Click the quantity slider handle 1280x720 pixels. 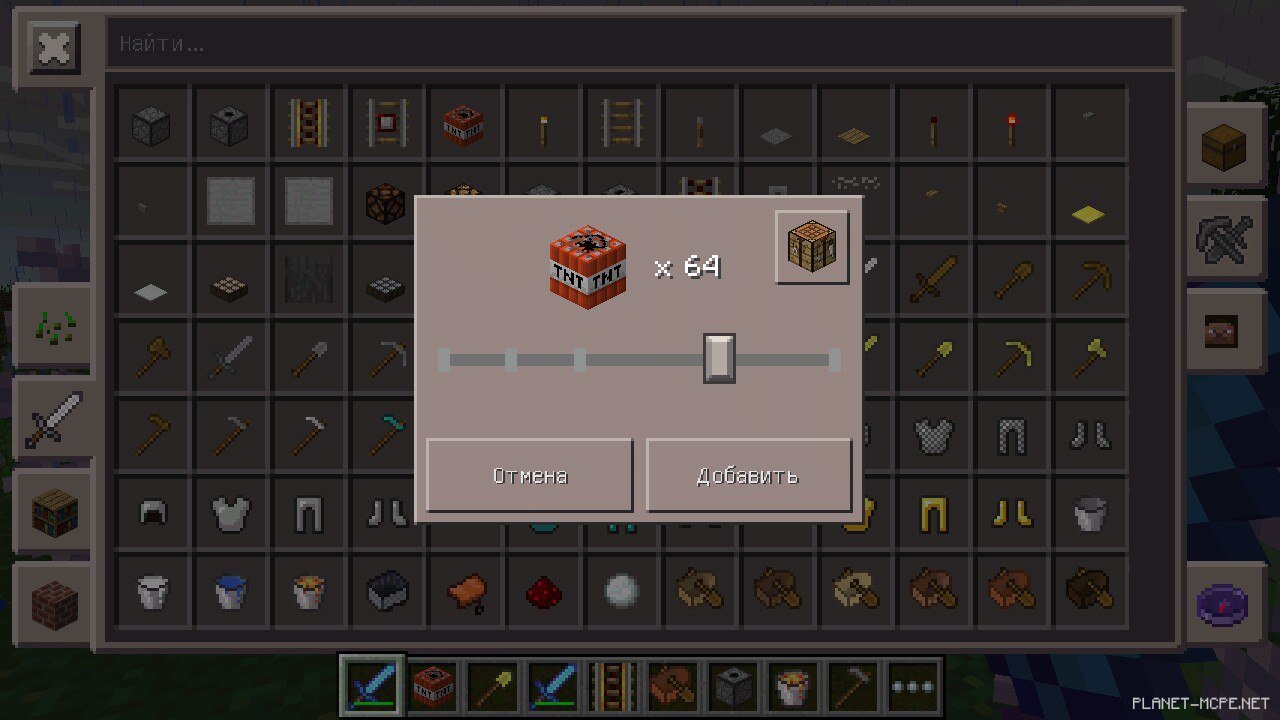(x=718, y=359)
